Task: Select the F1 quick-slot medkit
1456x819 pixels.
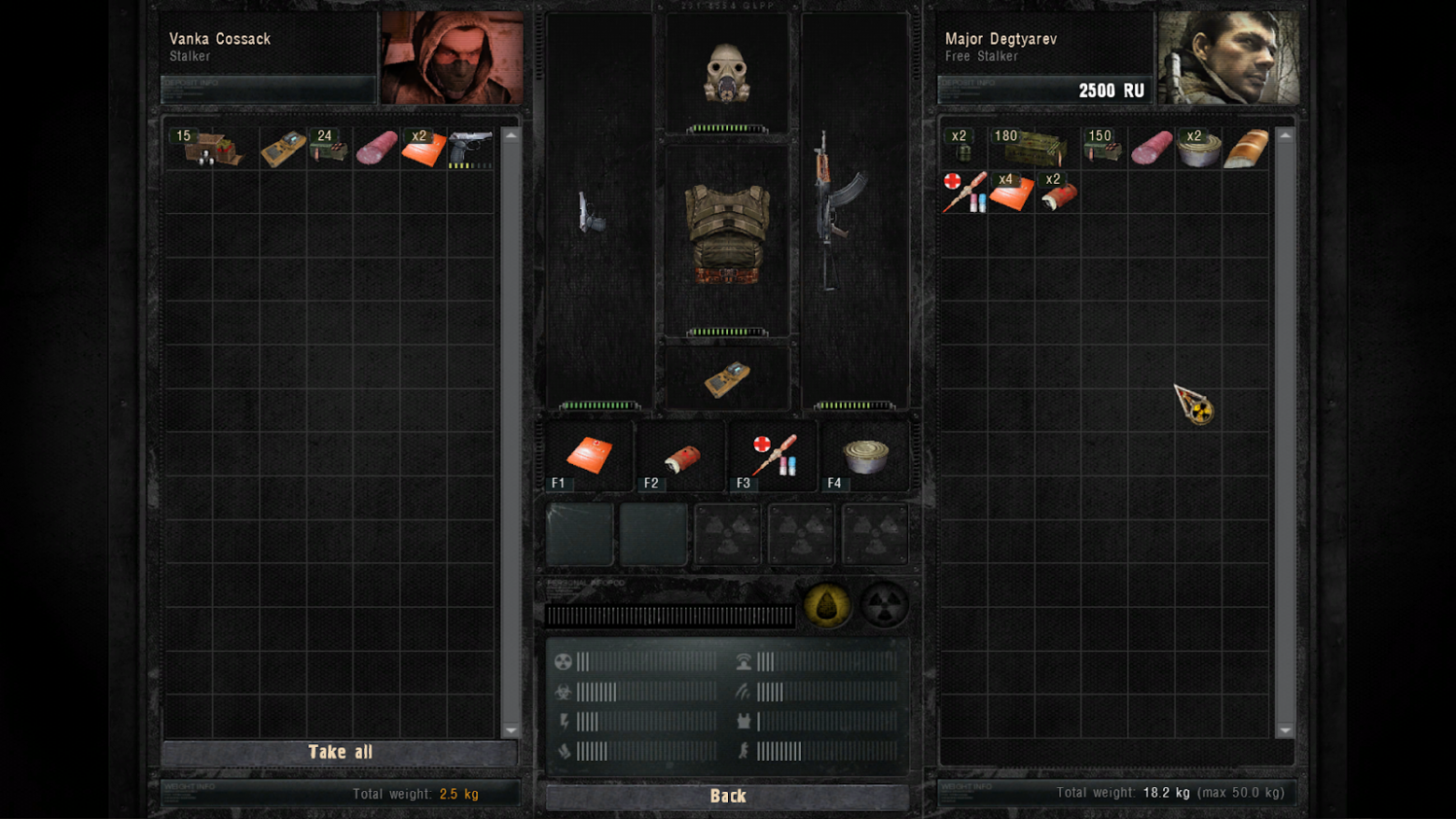Action: click(589, 457)
